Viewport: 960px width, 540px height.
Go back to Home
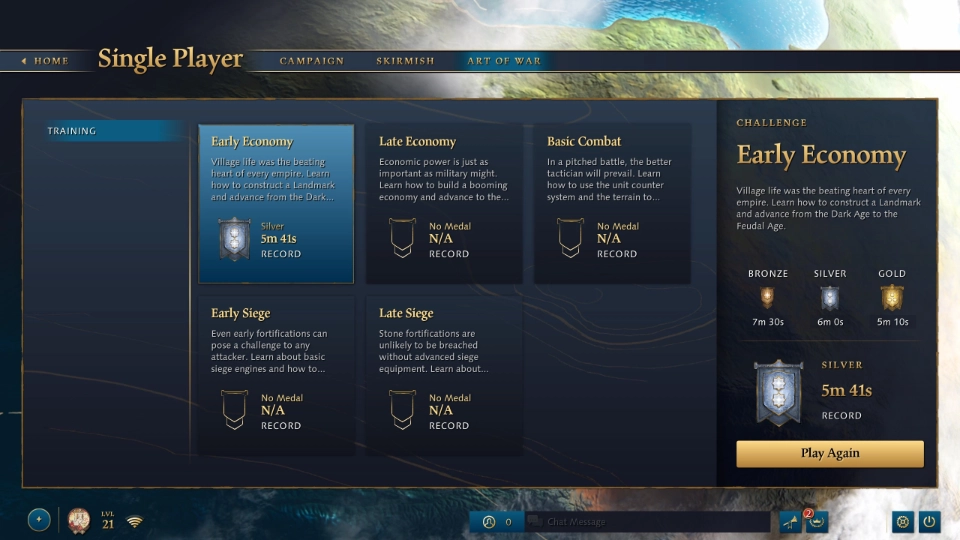(x=45, y=61)
